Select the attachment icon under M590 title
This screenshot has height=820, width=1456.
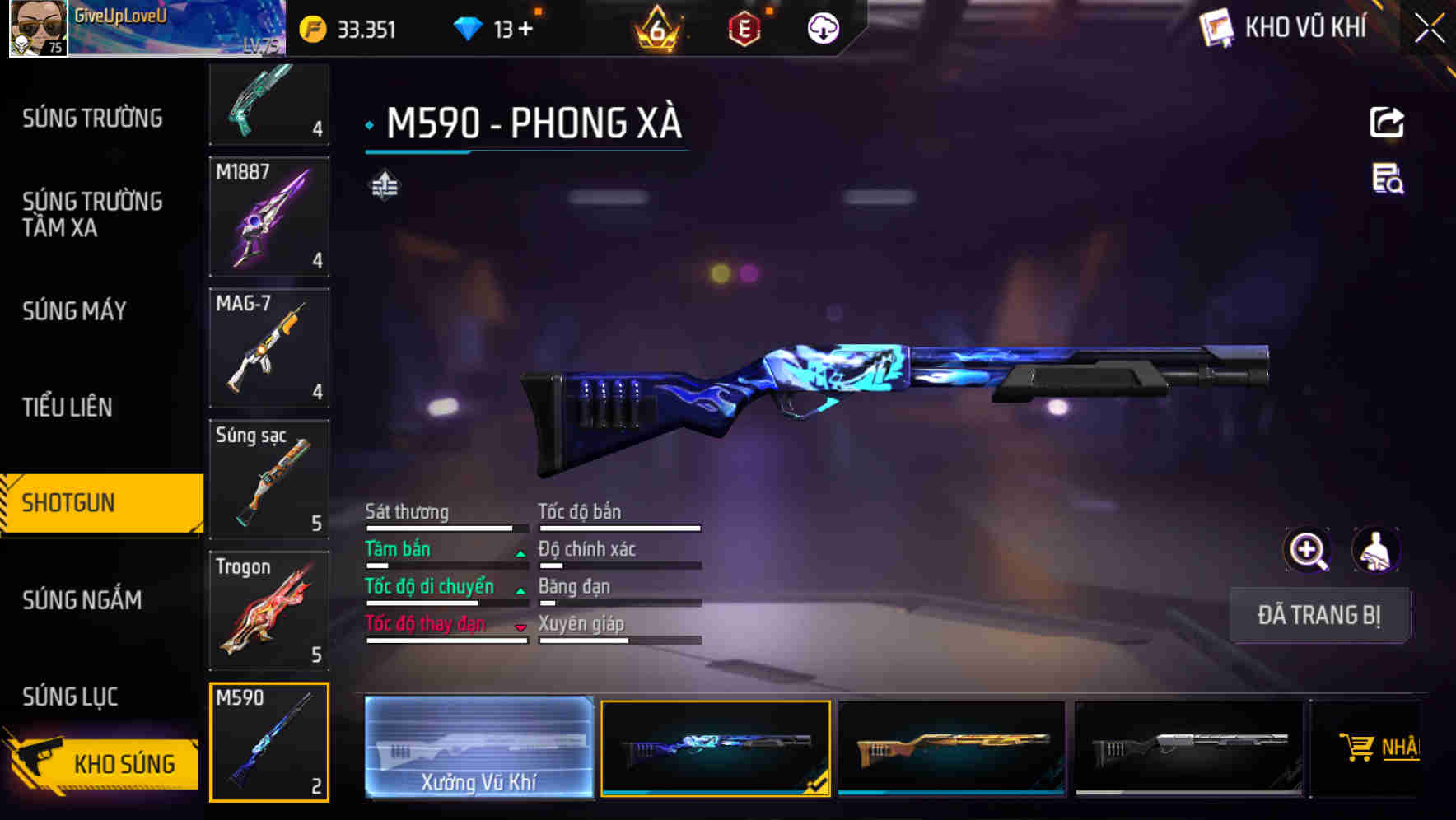point(384,185)
